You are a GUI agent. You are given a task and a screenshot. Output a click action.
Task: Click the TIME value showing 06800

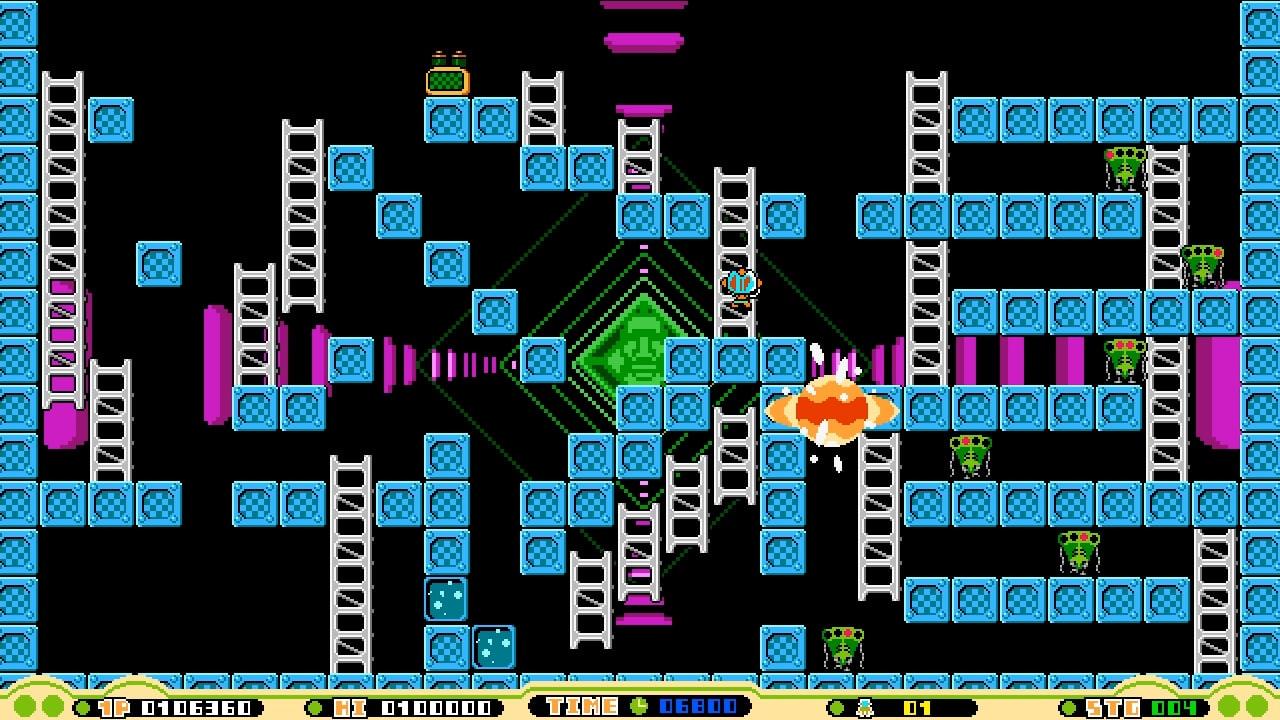point(700,705)
